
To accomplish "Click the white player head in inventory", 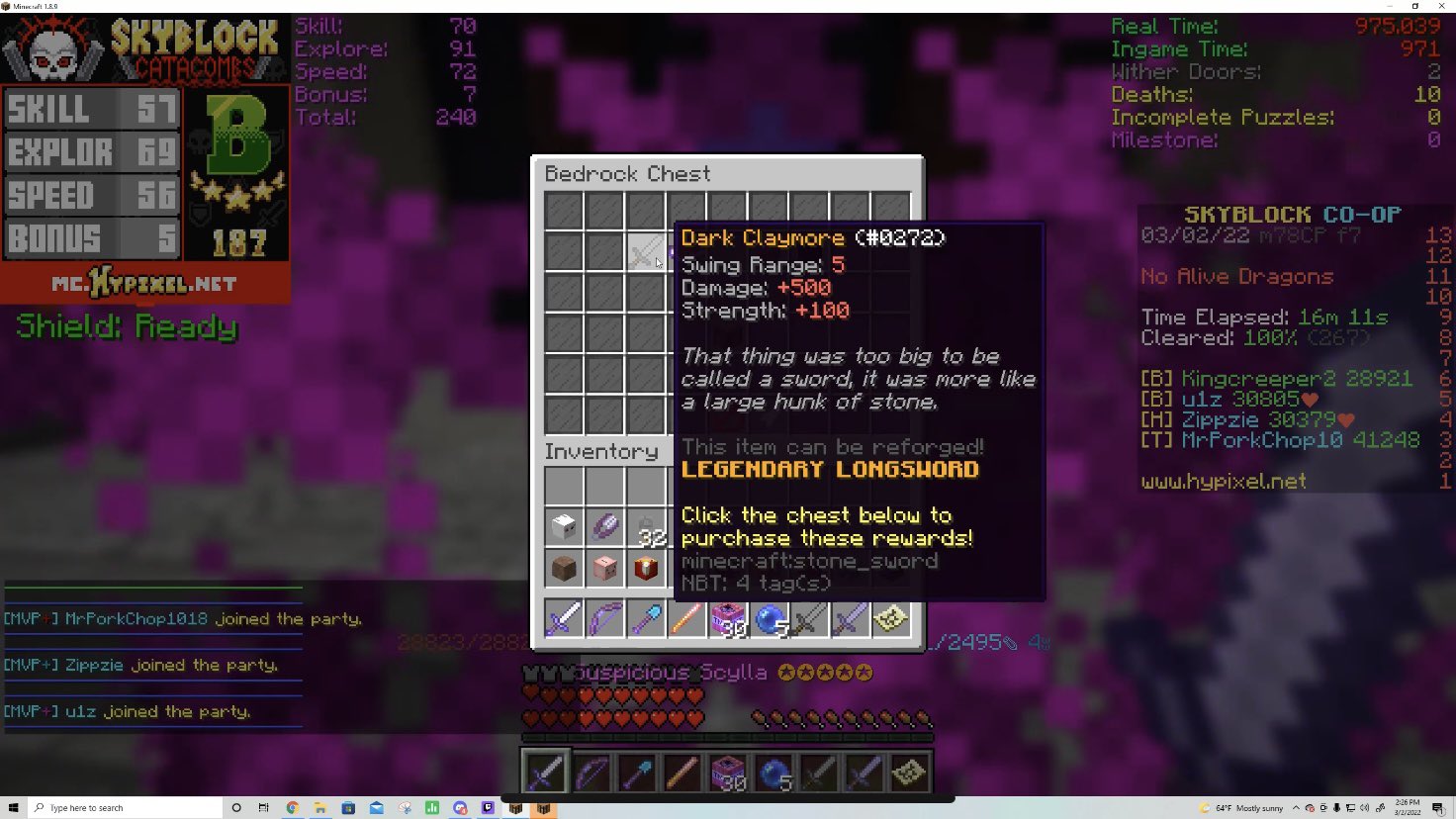I will click(x=564, y=527).
